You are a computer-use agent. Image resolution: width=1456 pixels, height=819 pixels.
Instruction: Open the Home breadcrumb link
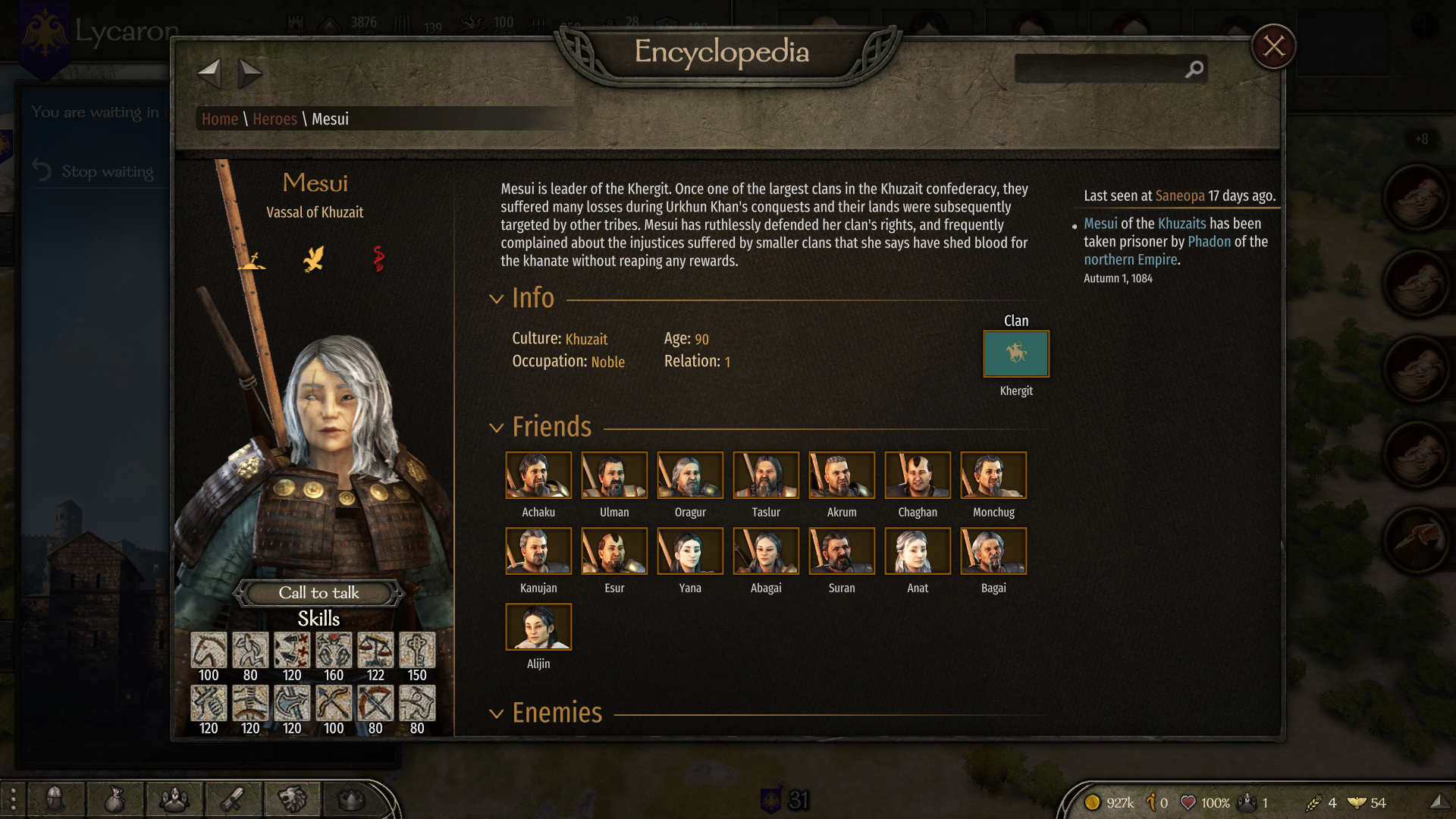click(x=220, y=119)
